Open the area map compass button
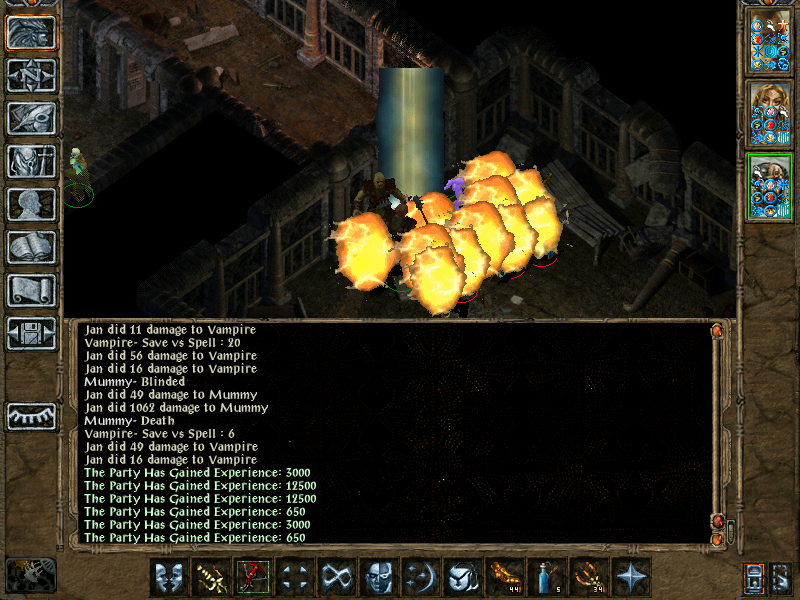Screen dimensions: 800x600 click(x=32, y=75)
